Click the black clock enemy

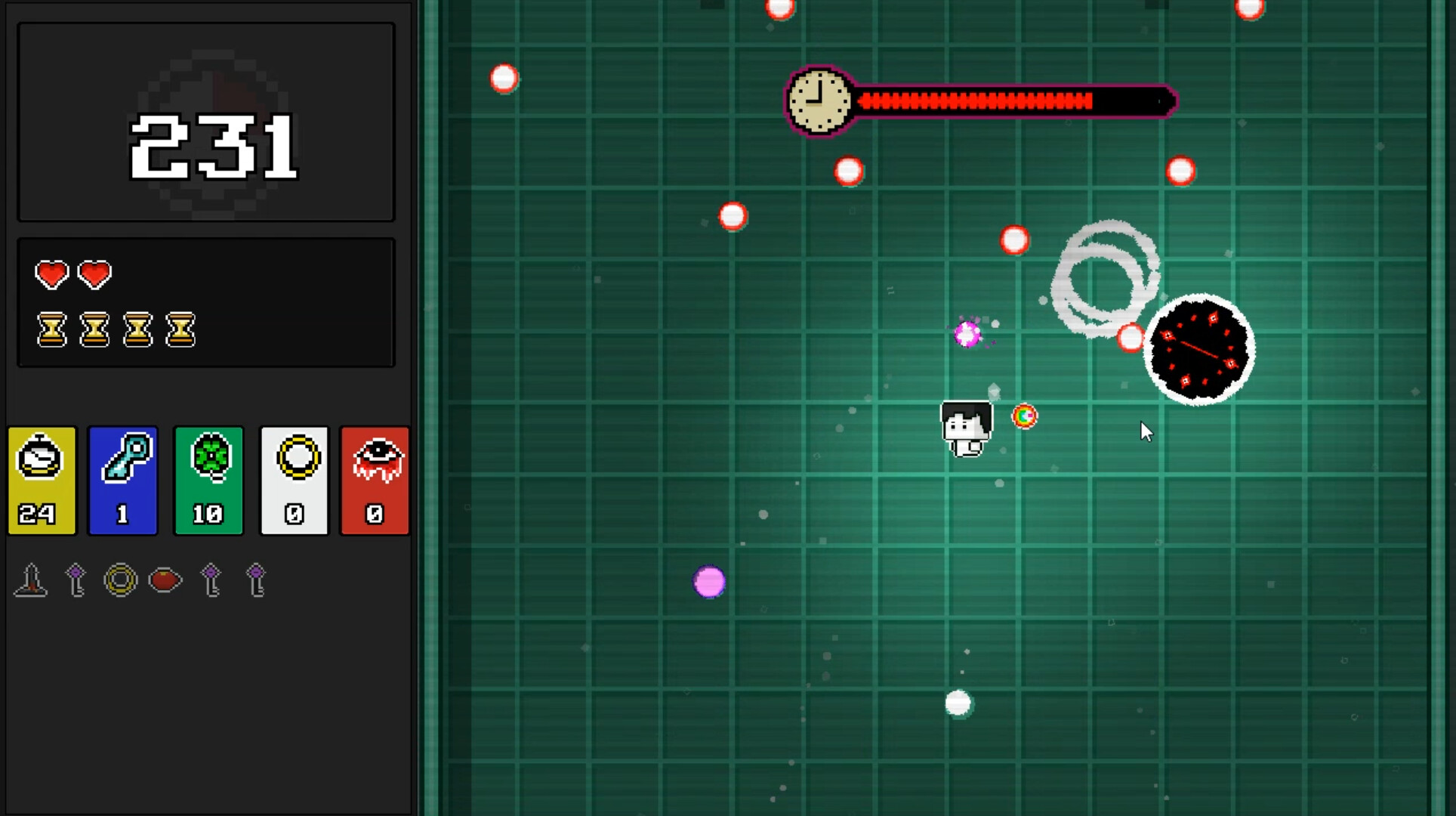1201,349
